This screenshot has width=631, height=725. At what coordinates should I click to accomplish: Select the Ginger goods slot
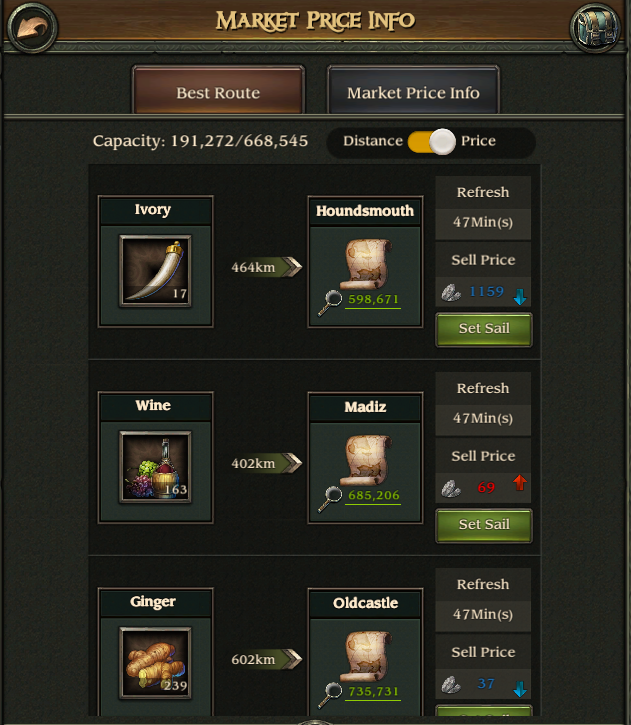click(x=155, y=662)
